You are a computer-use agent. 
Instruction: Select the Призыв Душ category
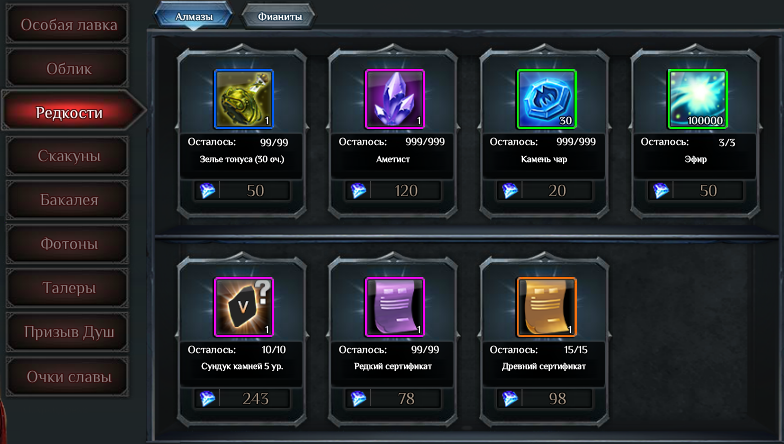[69, 332]
